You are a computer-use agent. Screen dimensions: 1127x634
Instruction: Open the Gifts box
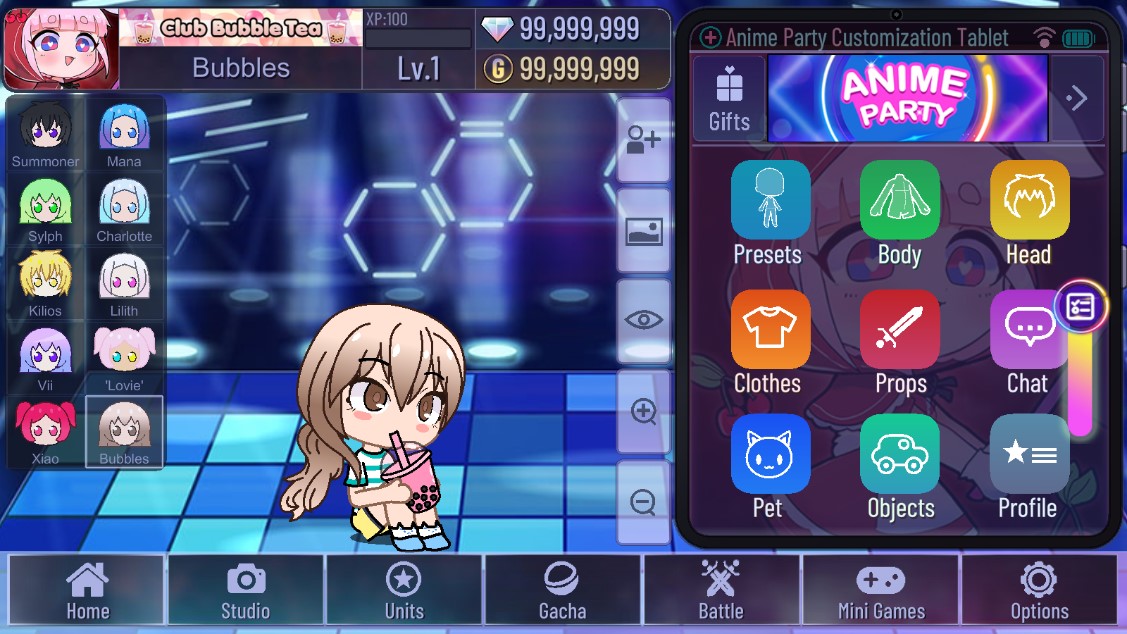pos(729,98)
